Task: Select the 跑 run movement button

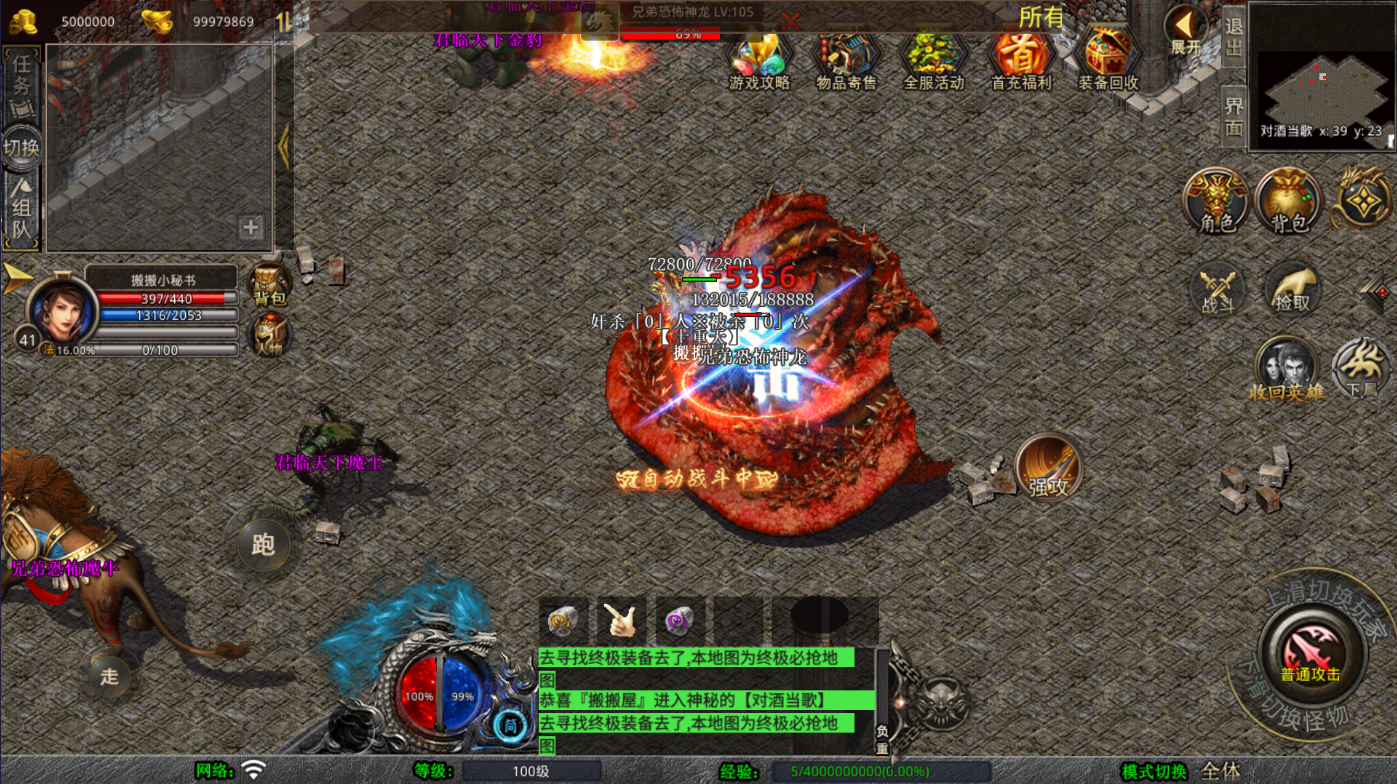Action: click(263, 544)
